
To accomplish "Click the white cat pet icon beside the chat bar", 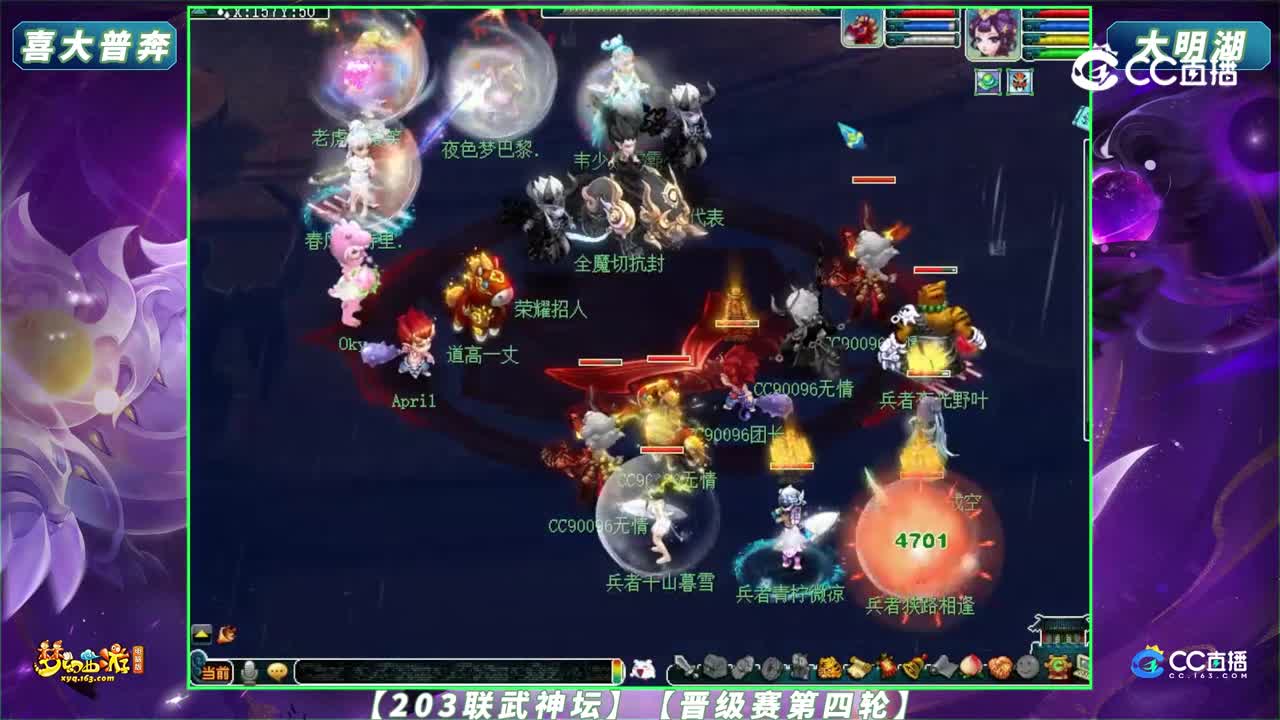I will [645, 668].
